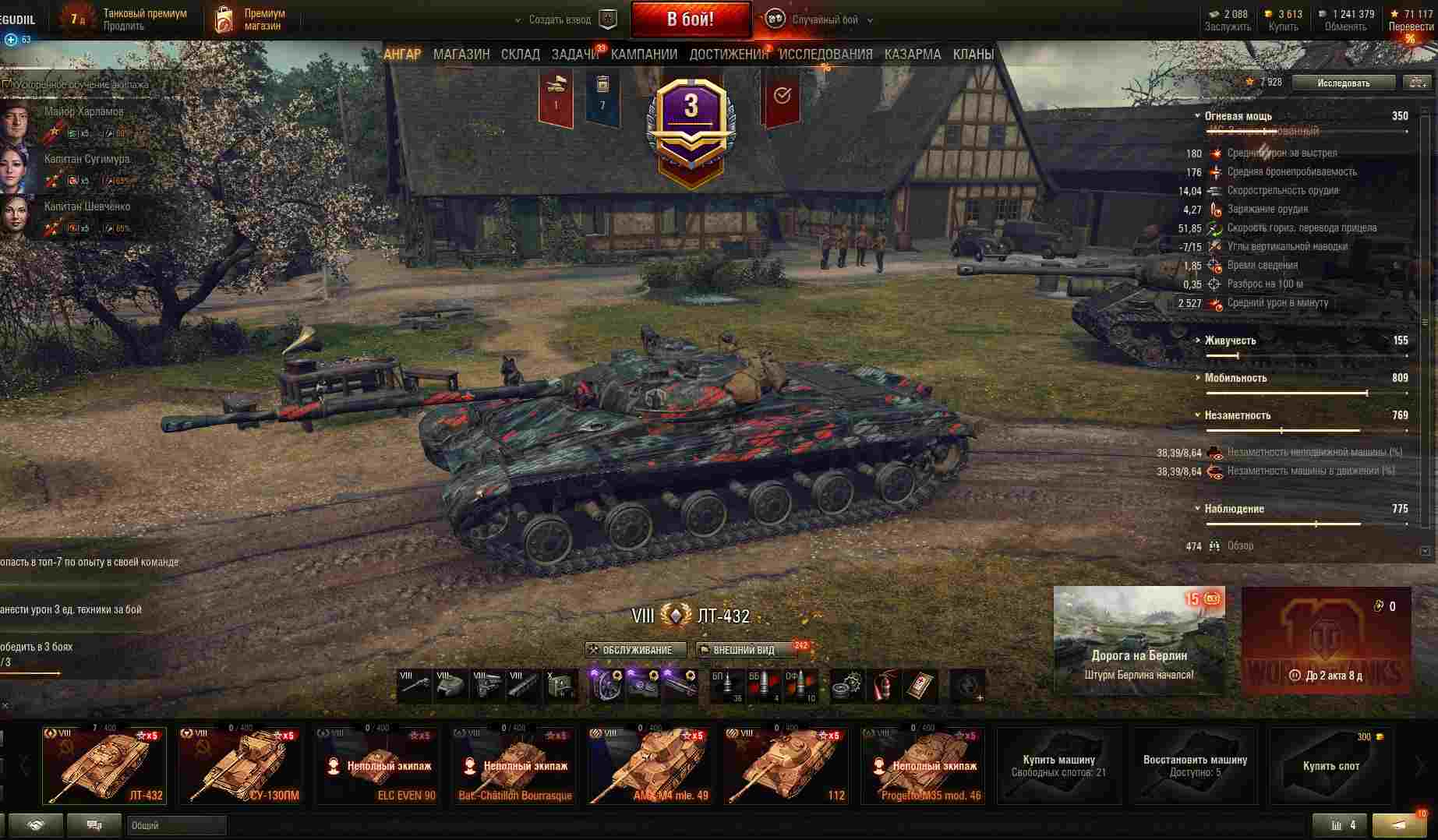
Task: Open the МАГАЗИН tab
Action: pos(461,55)
